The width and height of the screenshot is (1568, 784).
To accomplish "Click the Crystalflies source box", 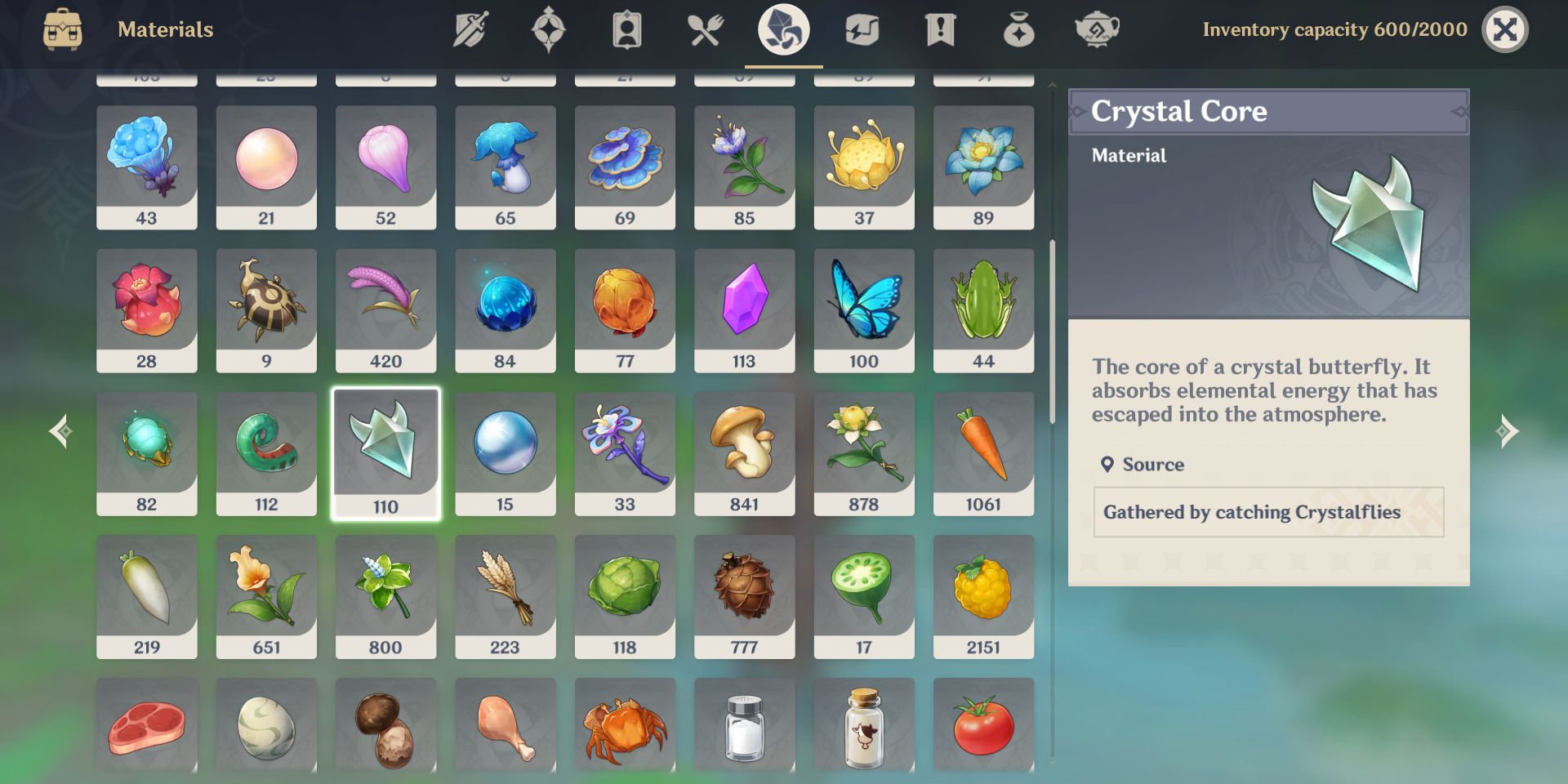I will pyautogui.click(x=1267, y=512).
